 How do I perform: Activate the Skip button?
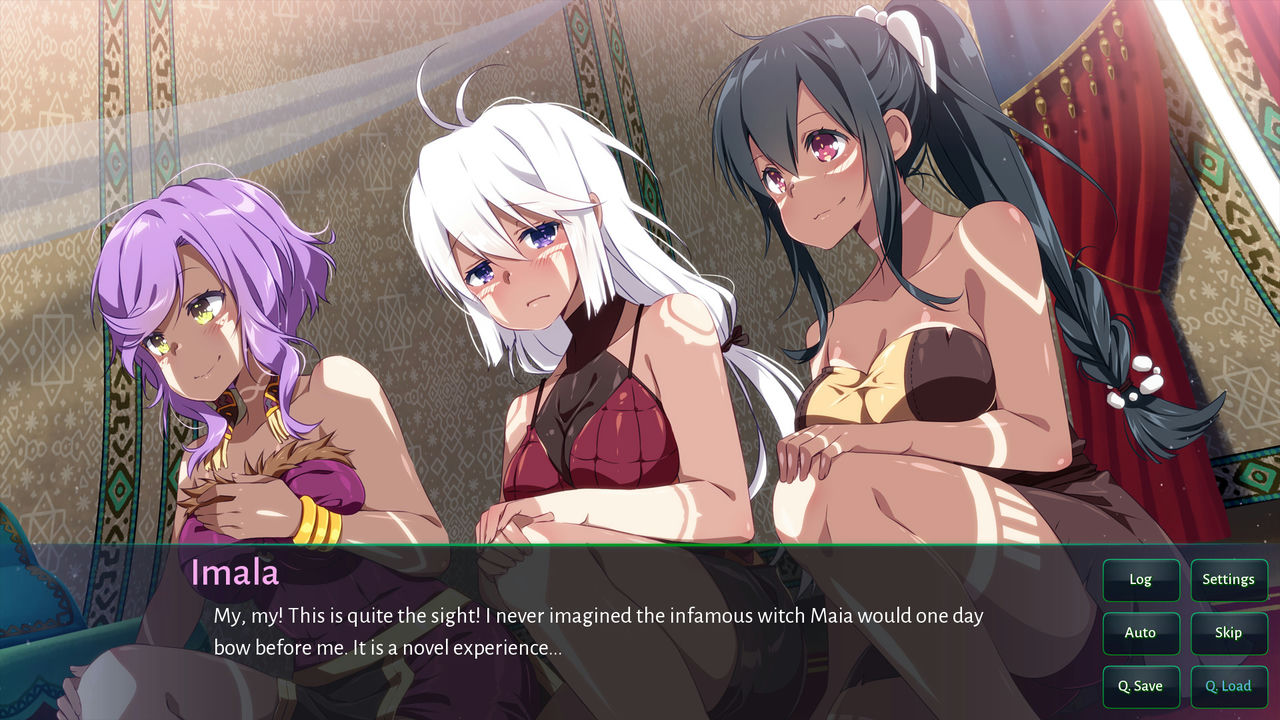pyautogui.click(x=1228, y=632)
